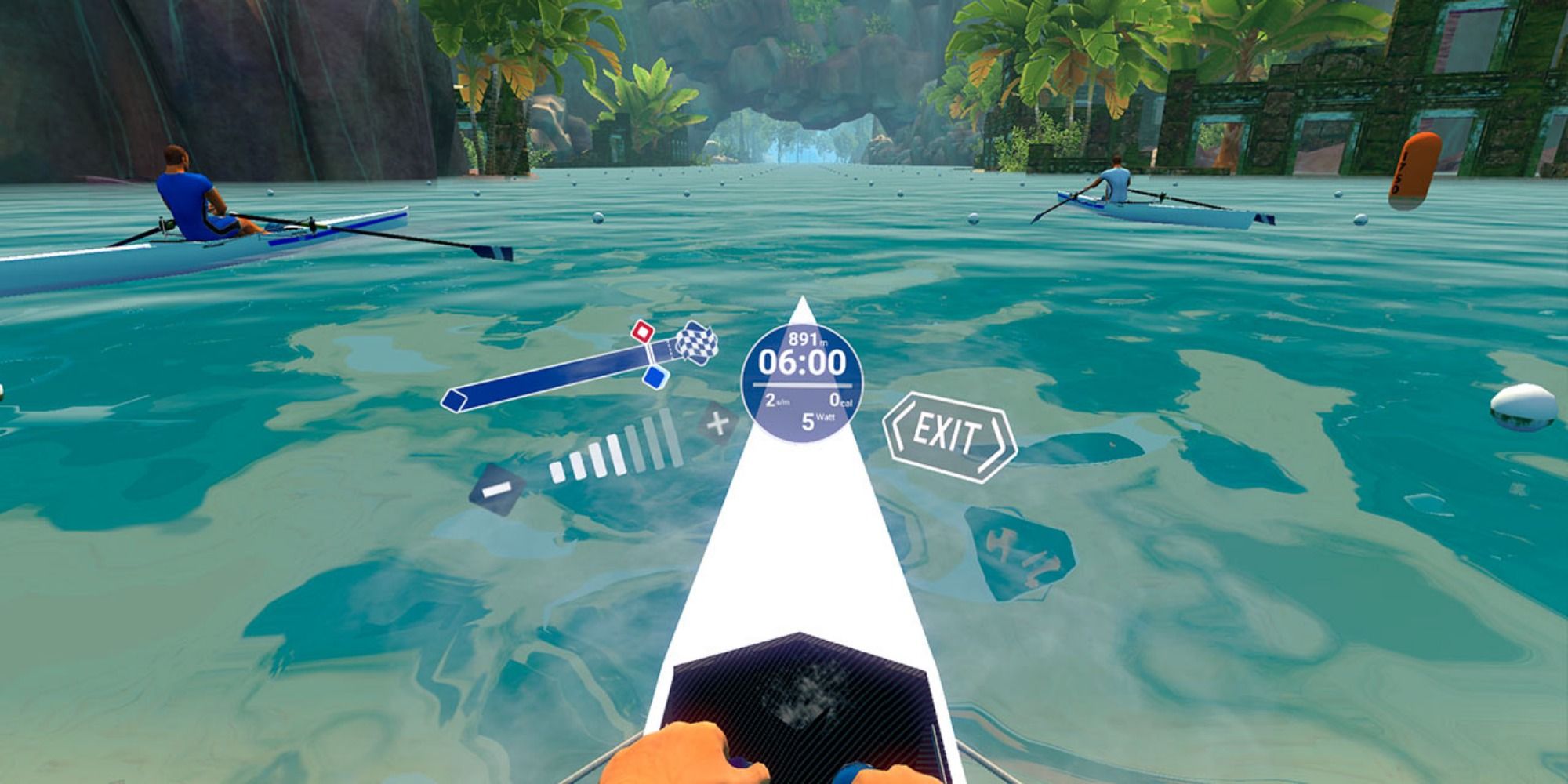Screen dimensions: 1568x784
Task: Click the red diamond marker on progress bar
Action: click(x=642, y=333)
